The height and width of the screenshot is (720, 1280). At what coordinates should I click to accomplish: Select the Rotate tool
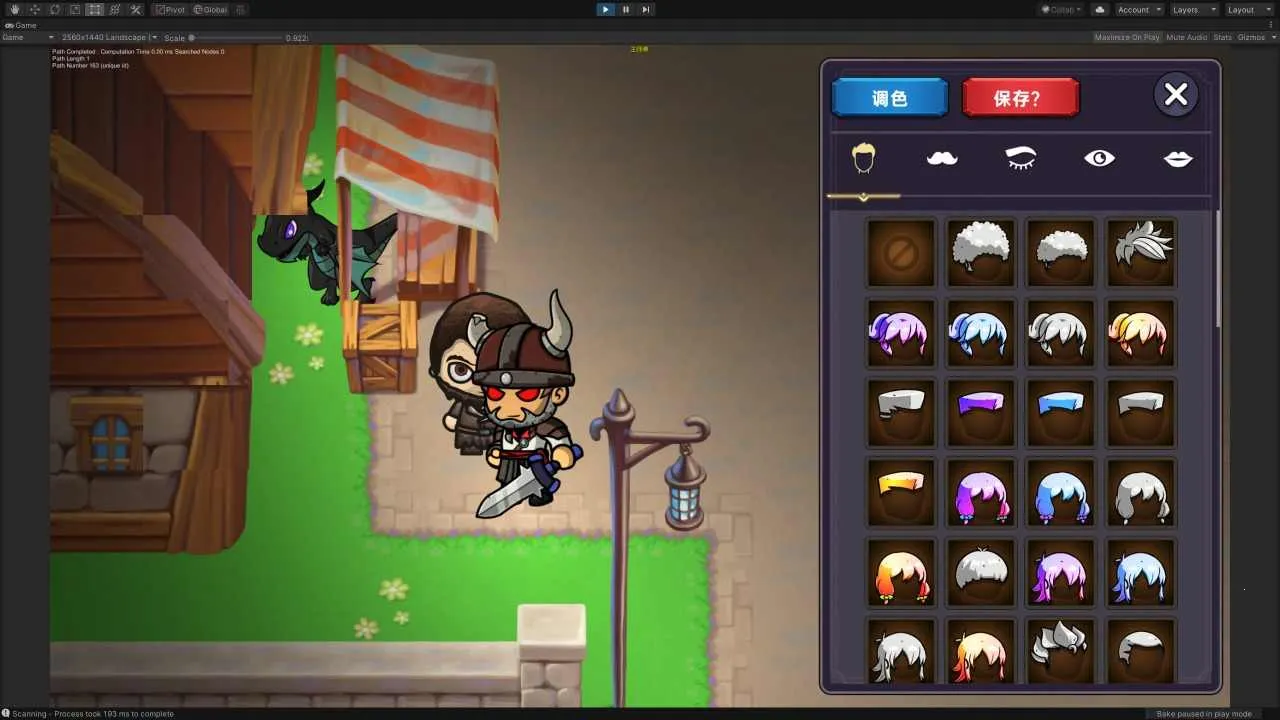tap(55, 9)
